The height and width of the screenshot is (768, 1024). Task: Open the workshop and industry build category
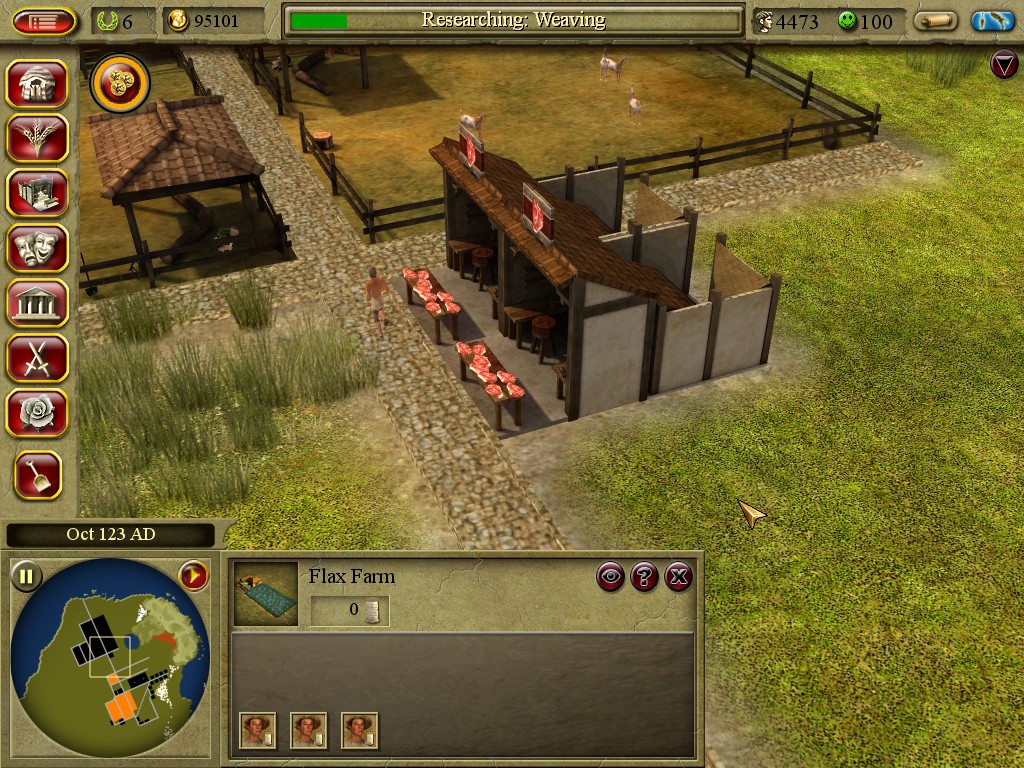click(x=38, y=192)
